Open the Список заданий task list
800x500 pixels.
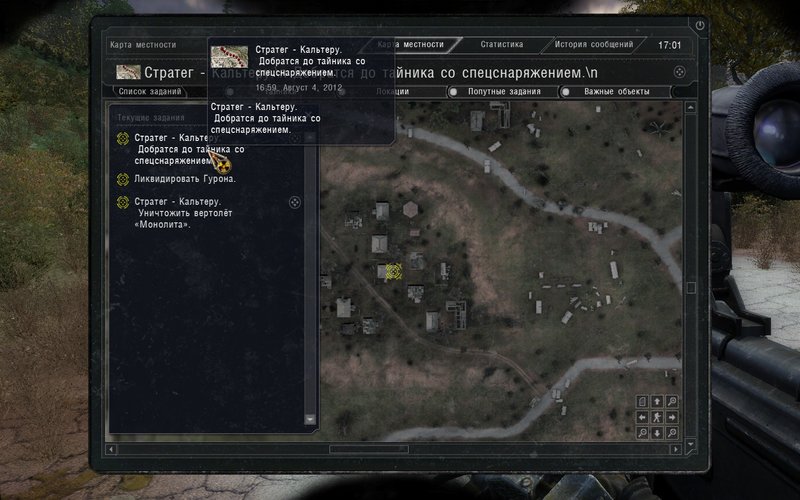pos(150,92)
